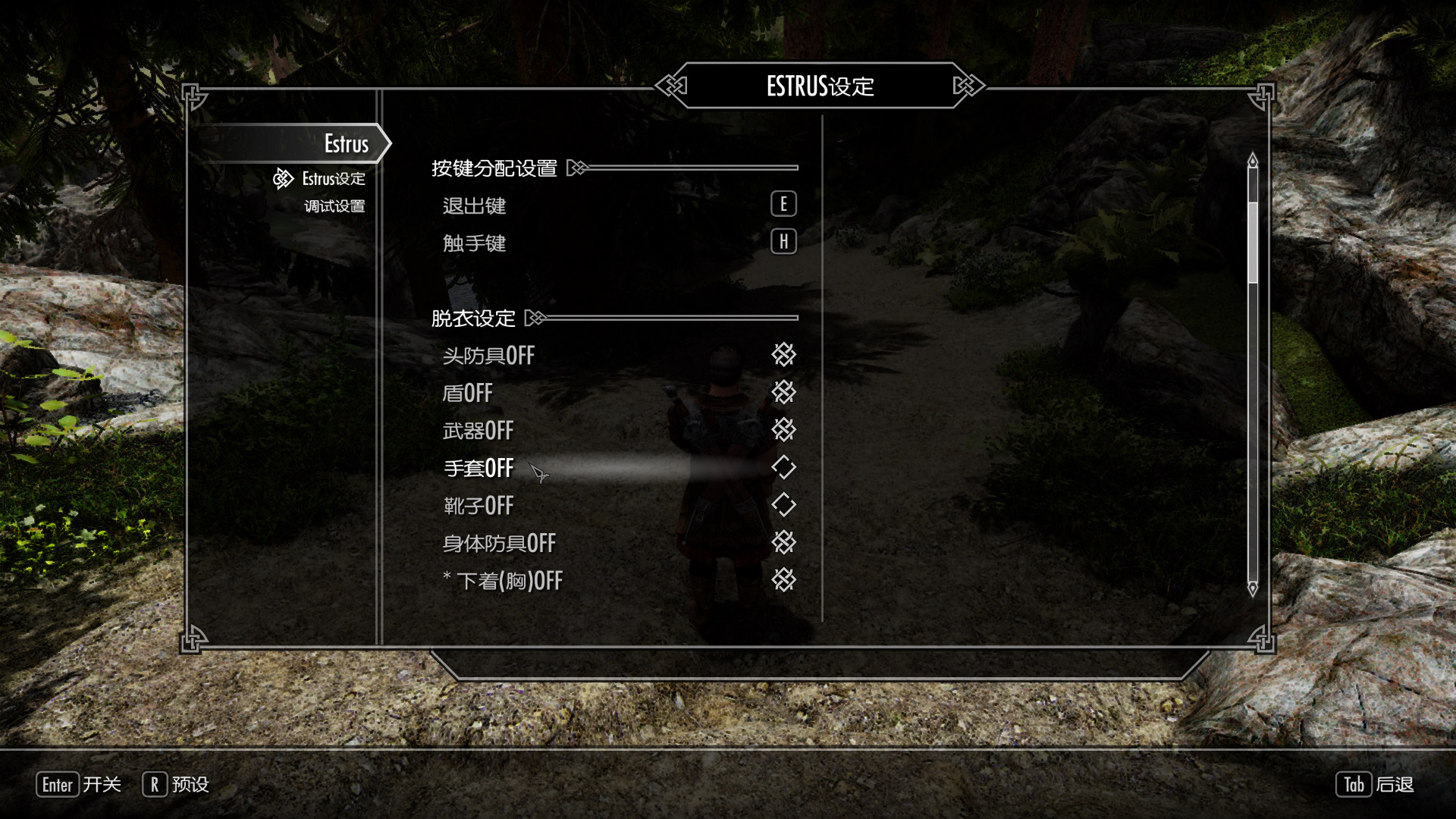
Task: Enable the 手套OFF option
Action: coord(783,467)
